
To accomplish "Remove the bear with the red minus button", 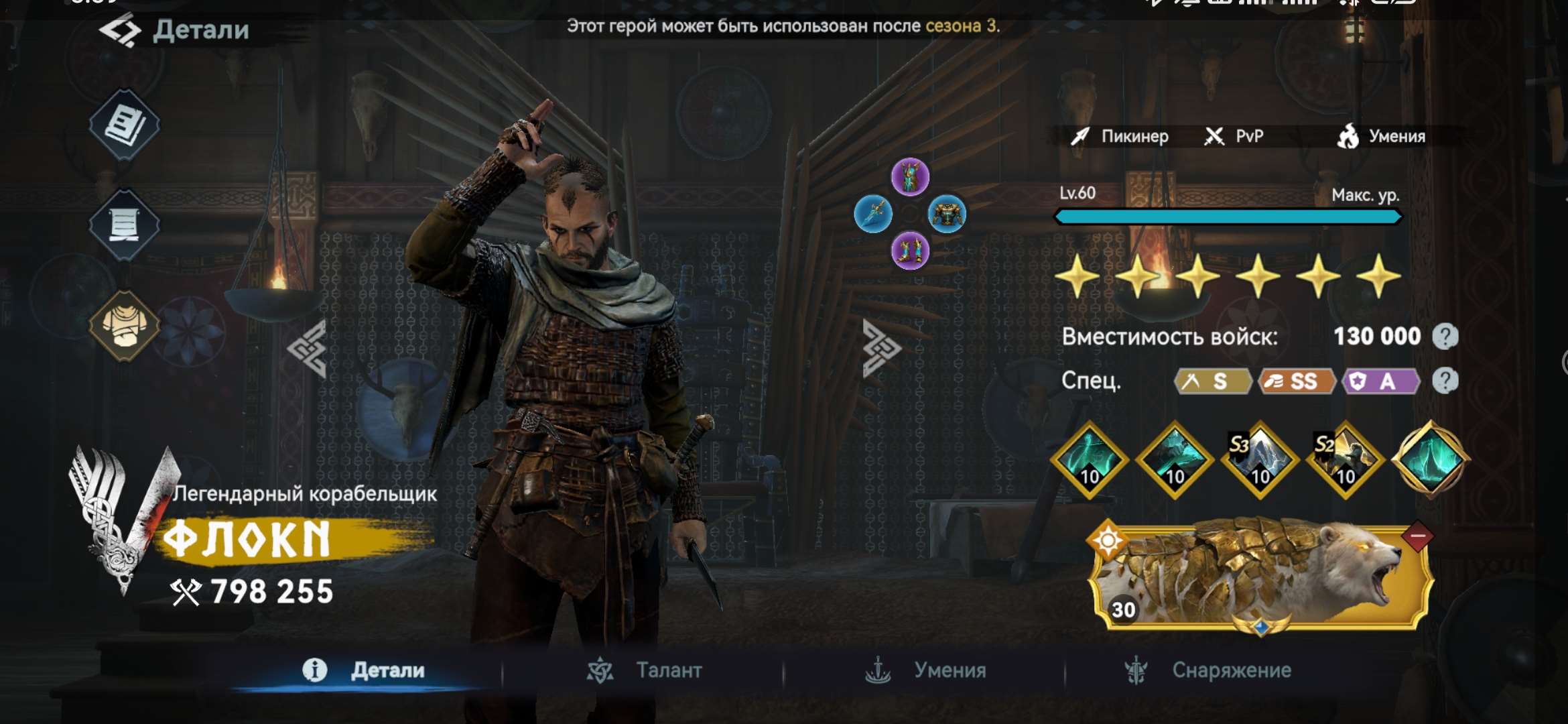I will click(1417, 536).
